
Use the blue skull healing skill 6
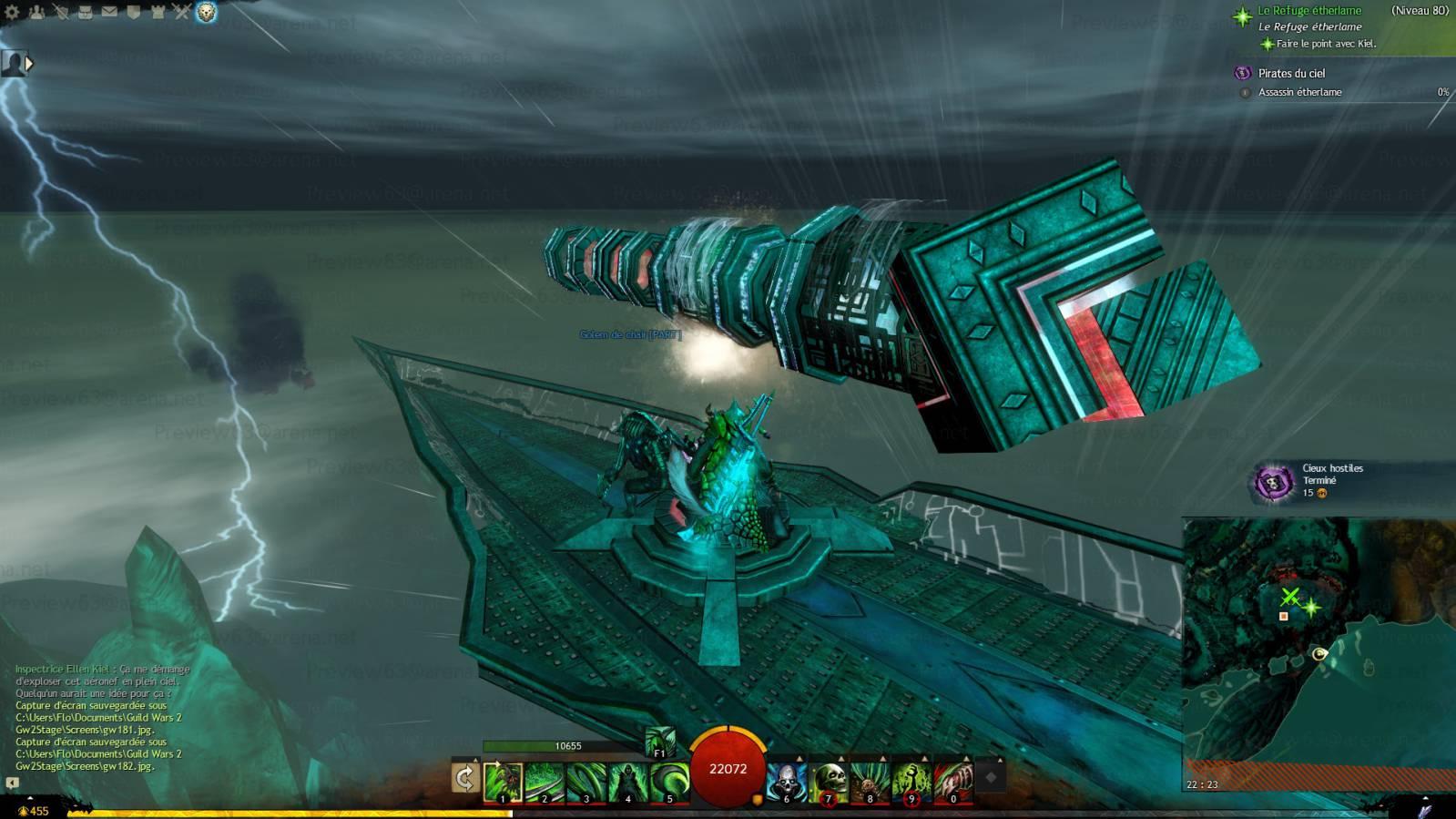tap(786, 782)
